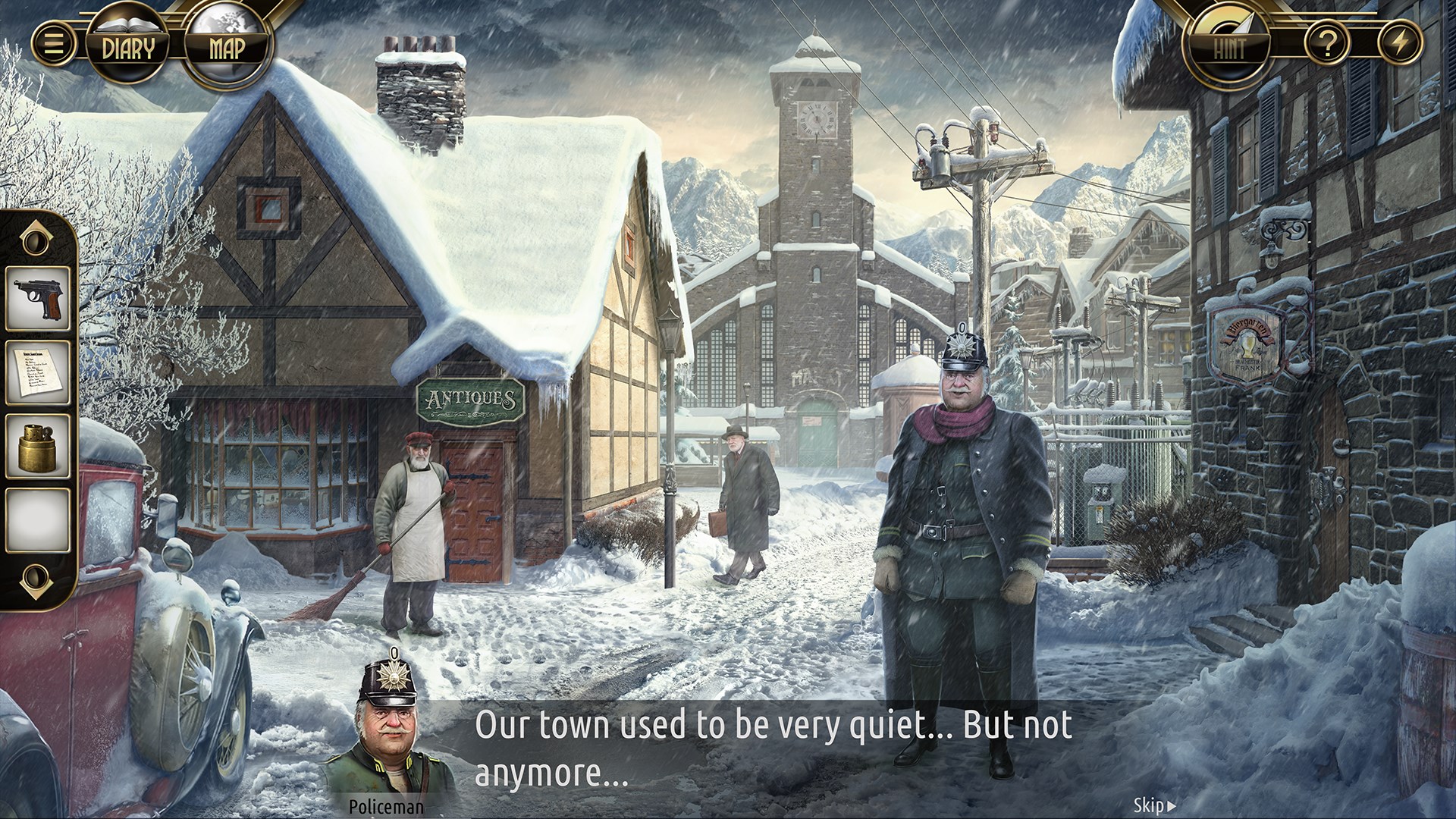Open the Diary
The width and height of the screenshot is (1456, 819).
pos(130,45)
